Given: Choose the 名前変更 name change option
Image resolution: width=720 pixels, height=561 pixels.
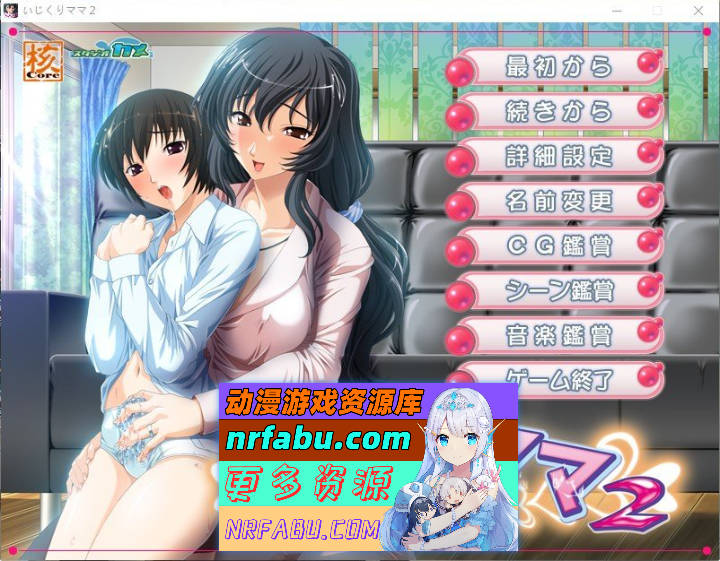Looking at the screenshot, I should 558,201.
